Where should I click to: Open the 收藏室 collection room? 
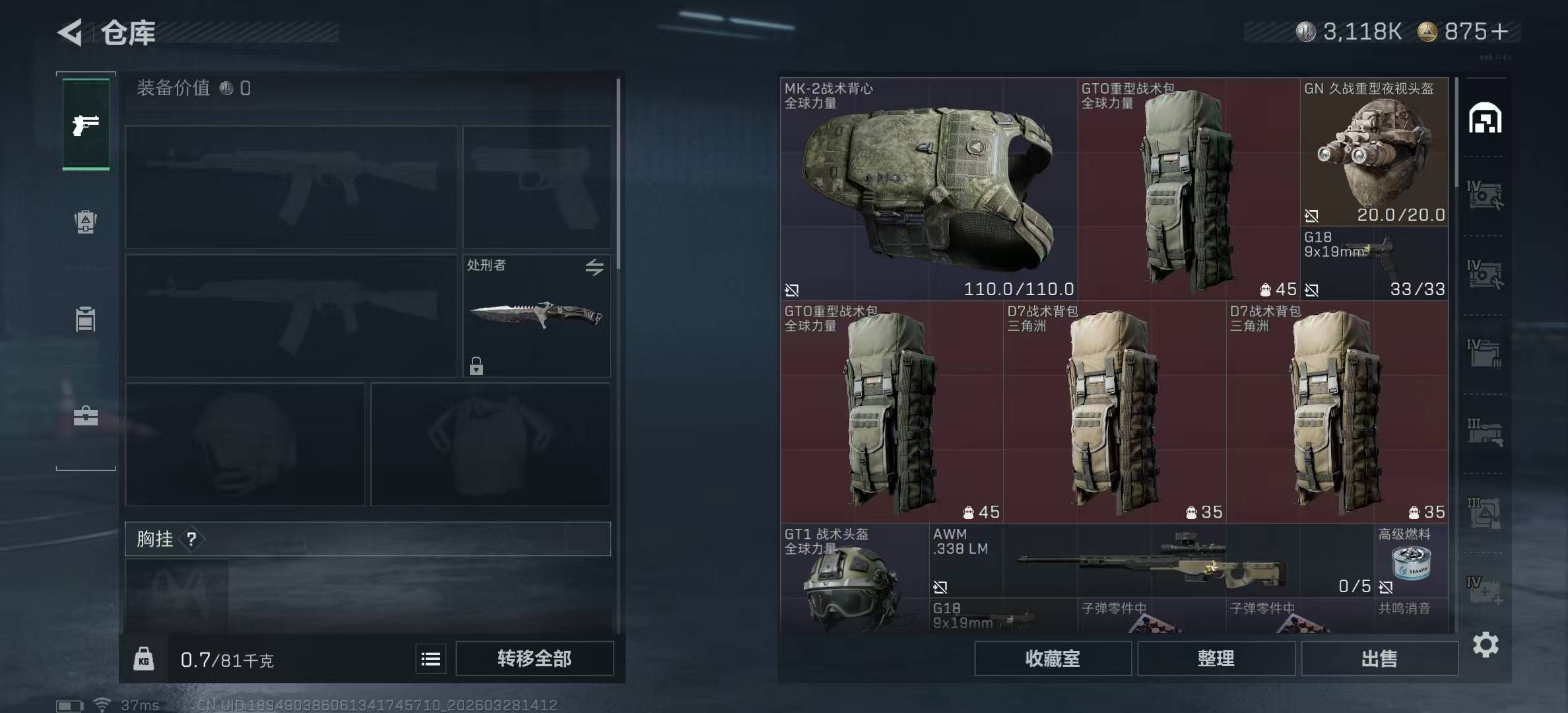point(1053,659)
